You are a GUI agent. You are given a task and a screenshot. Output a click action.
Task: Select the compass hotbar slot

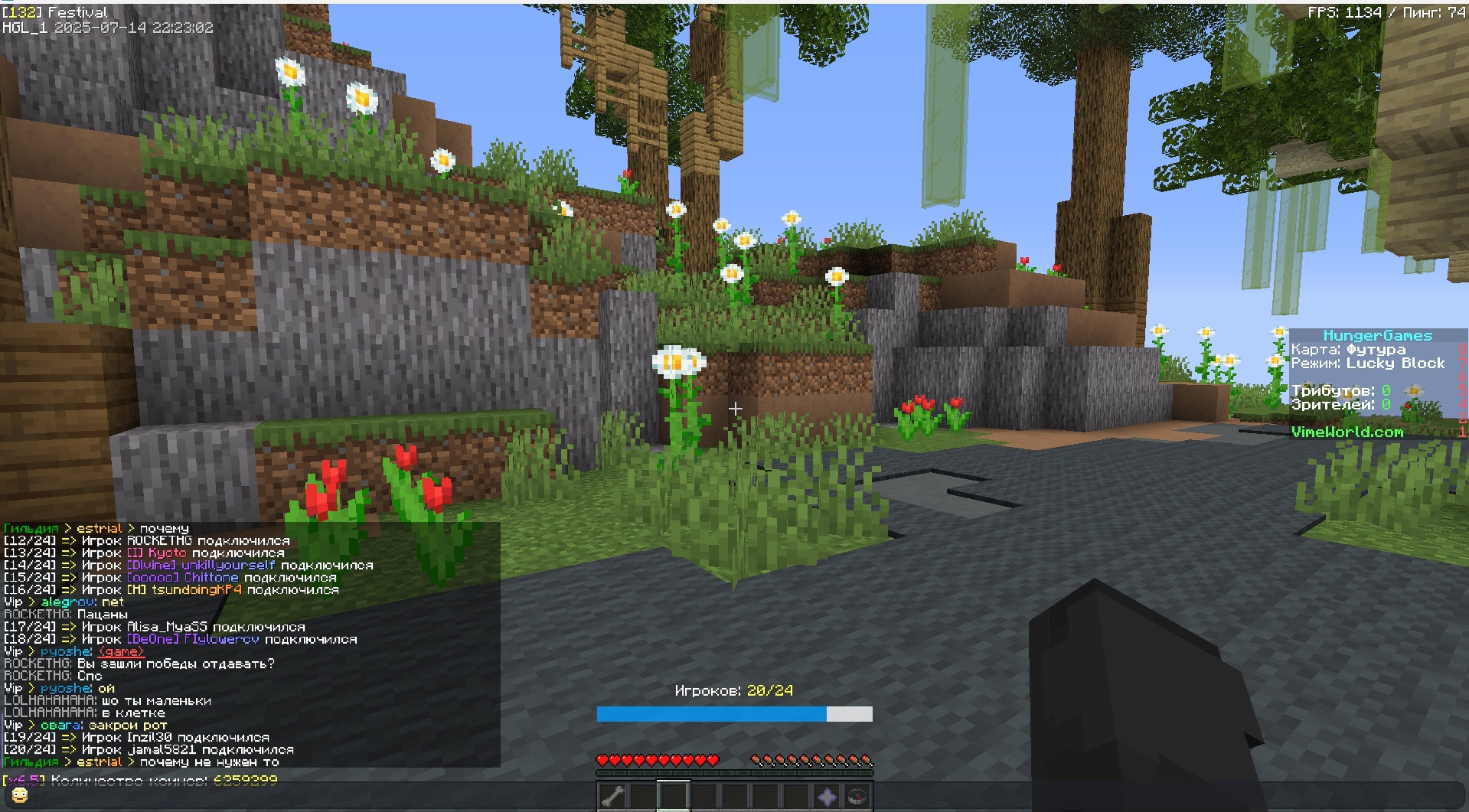(x=857, y=796)
